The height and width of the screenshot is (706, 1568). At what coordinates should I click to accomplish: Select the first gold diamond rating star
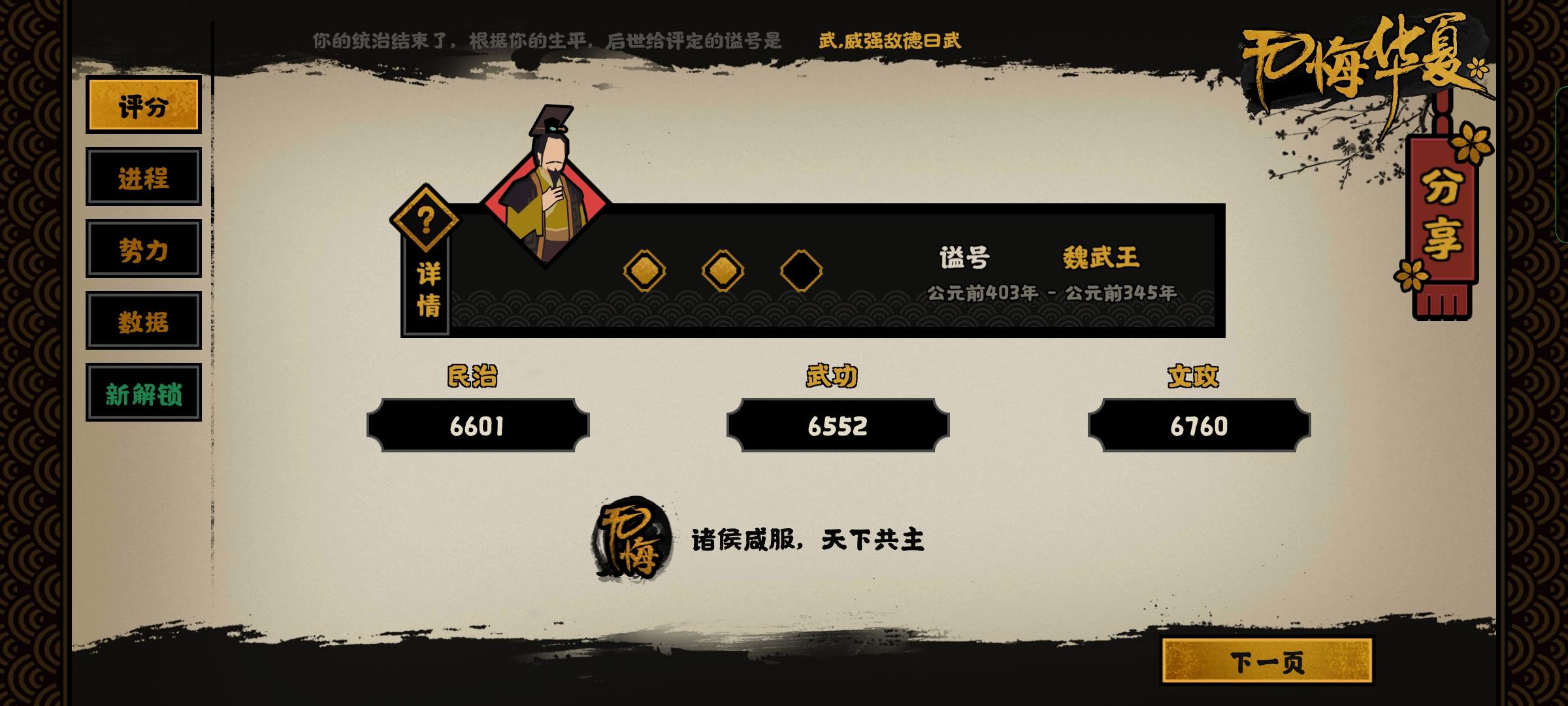coord(643,270)
